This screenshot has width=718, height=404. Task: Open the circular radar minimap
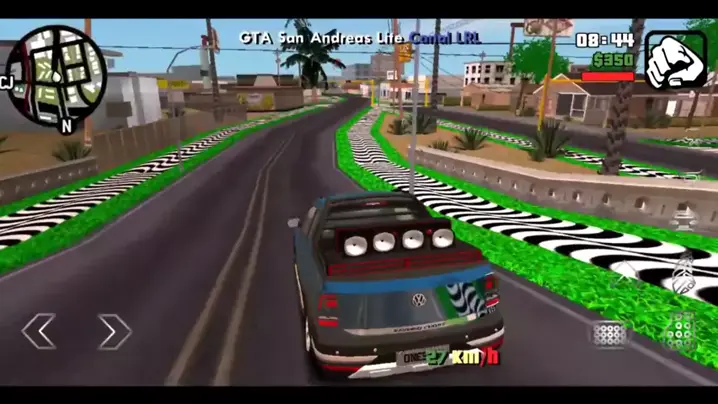(x=62, y=72)
